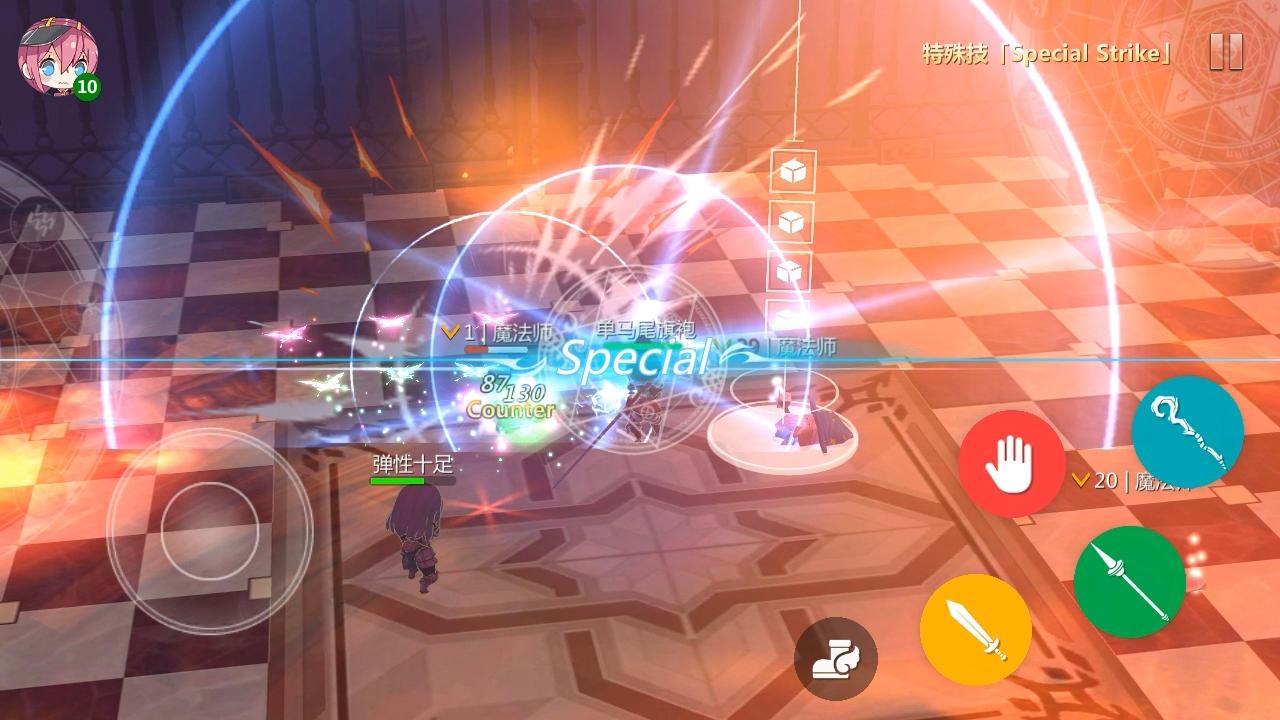Tap the red hand block icon
This screenshot has height=720, width=1280.
pyautogui.click(x=1012, y=462)
